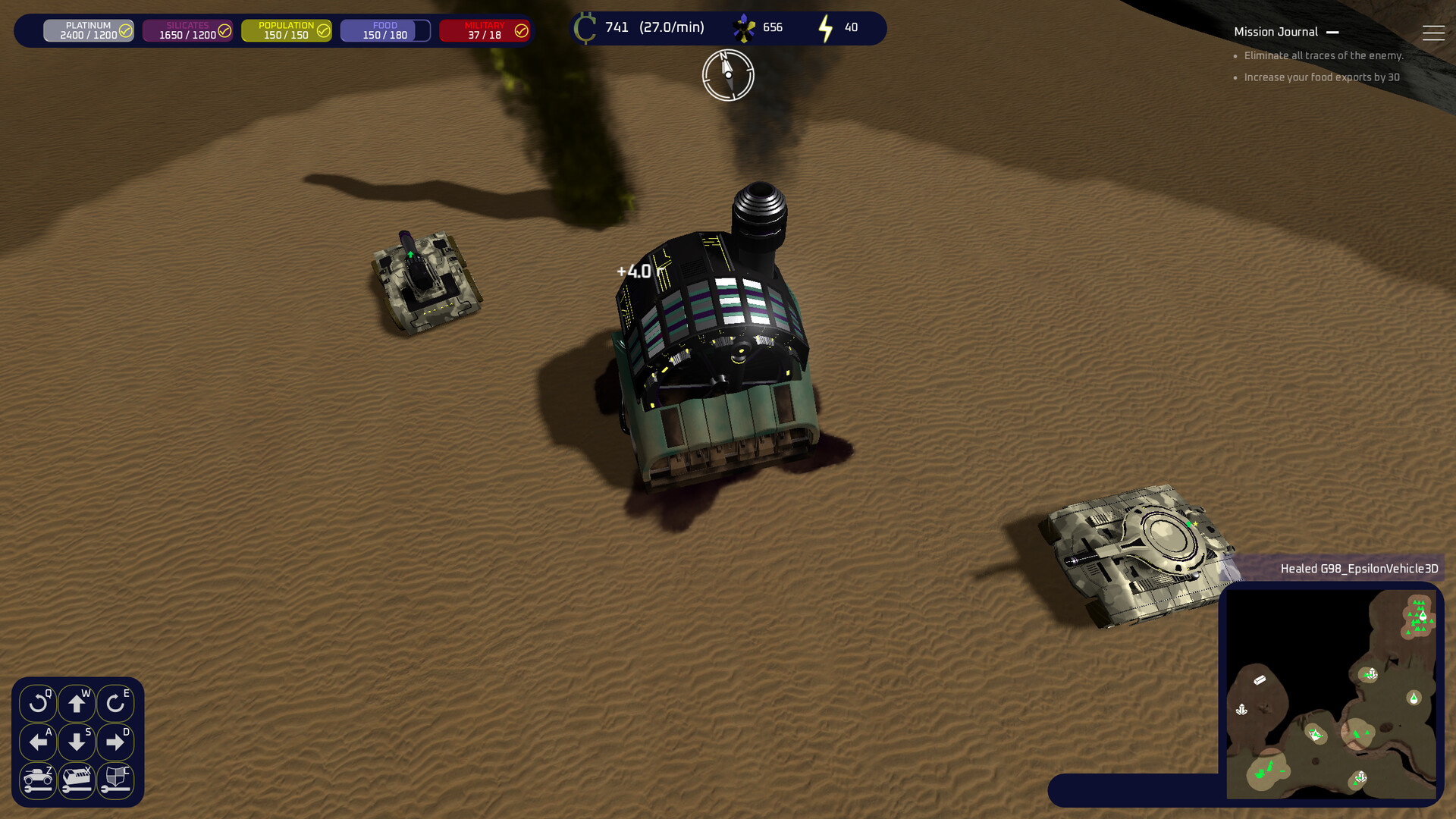
Task: Click the rotate camera right icon (E)
Action: pos(115,703)
